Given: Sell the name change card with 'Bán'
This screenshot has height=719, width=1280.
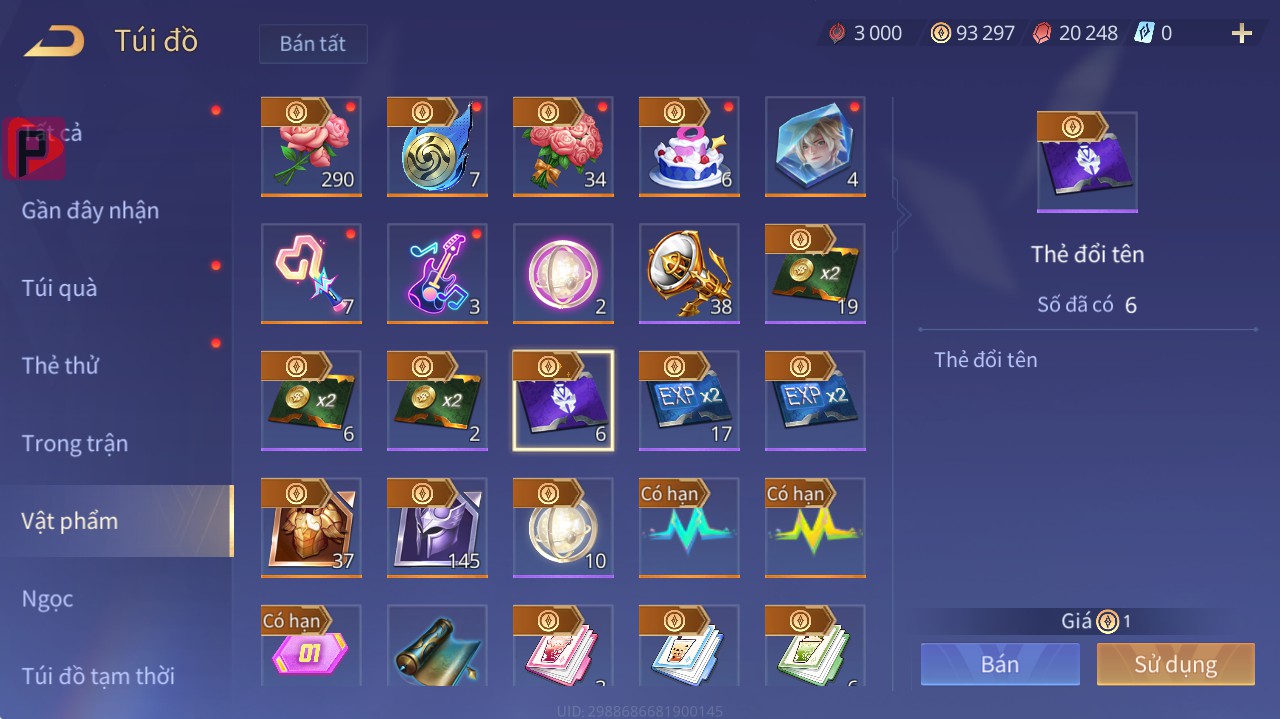Looking at the screenshot, I should [1000, 664].
